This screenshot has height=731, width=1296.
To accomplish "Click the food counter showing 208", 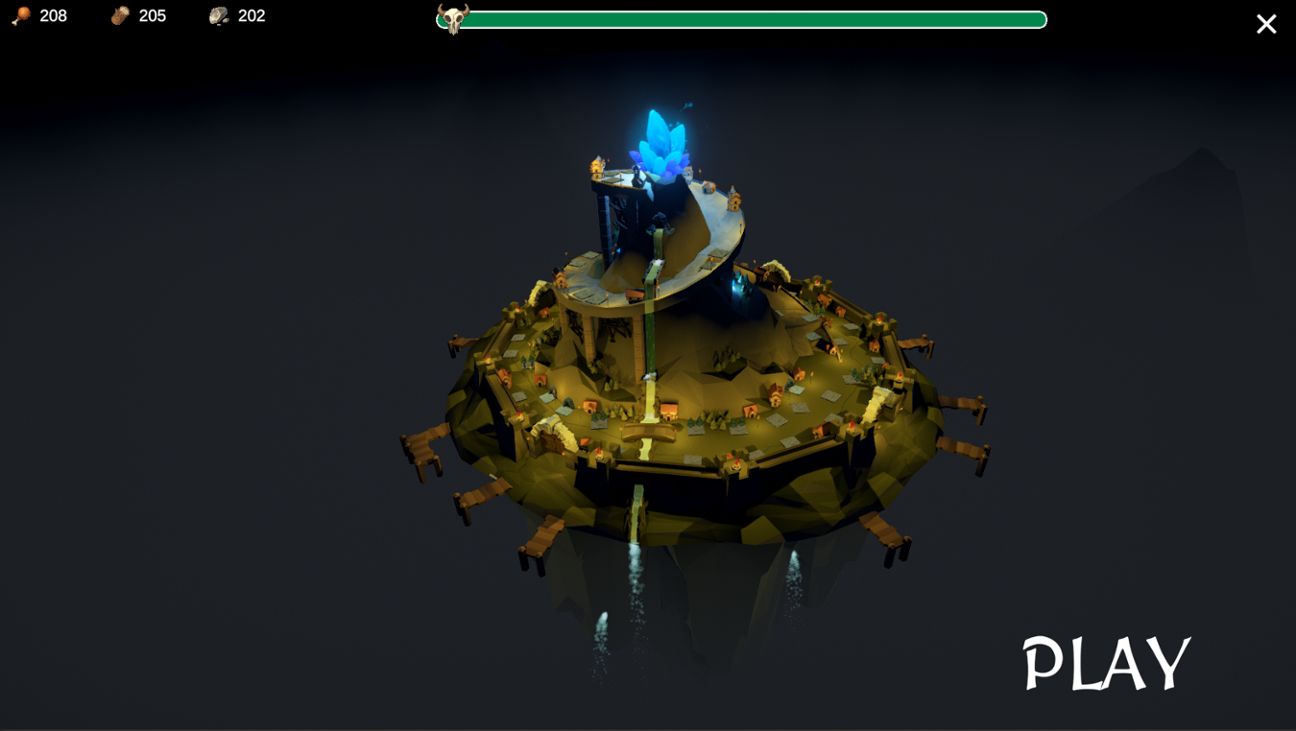I will (x=52, y=16).
